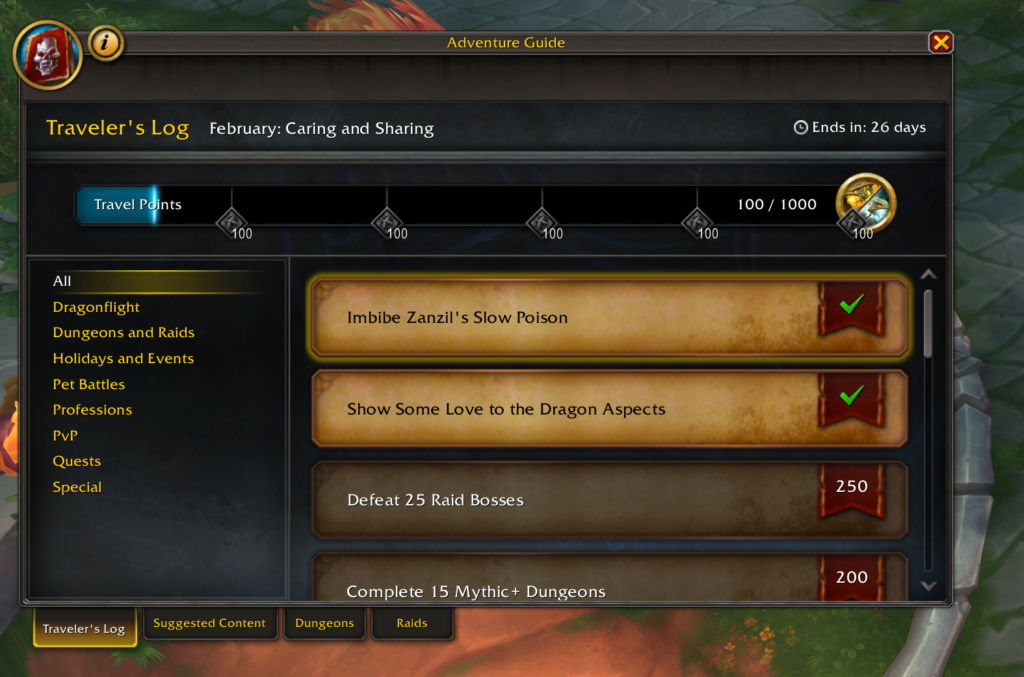Filter the log by PvP
The height and width of the screenshot is (677, 1024).
pos(65,436)
